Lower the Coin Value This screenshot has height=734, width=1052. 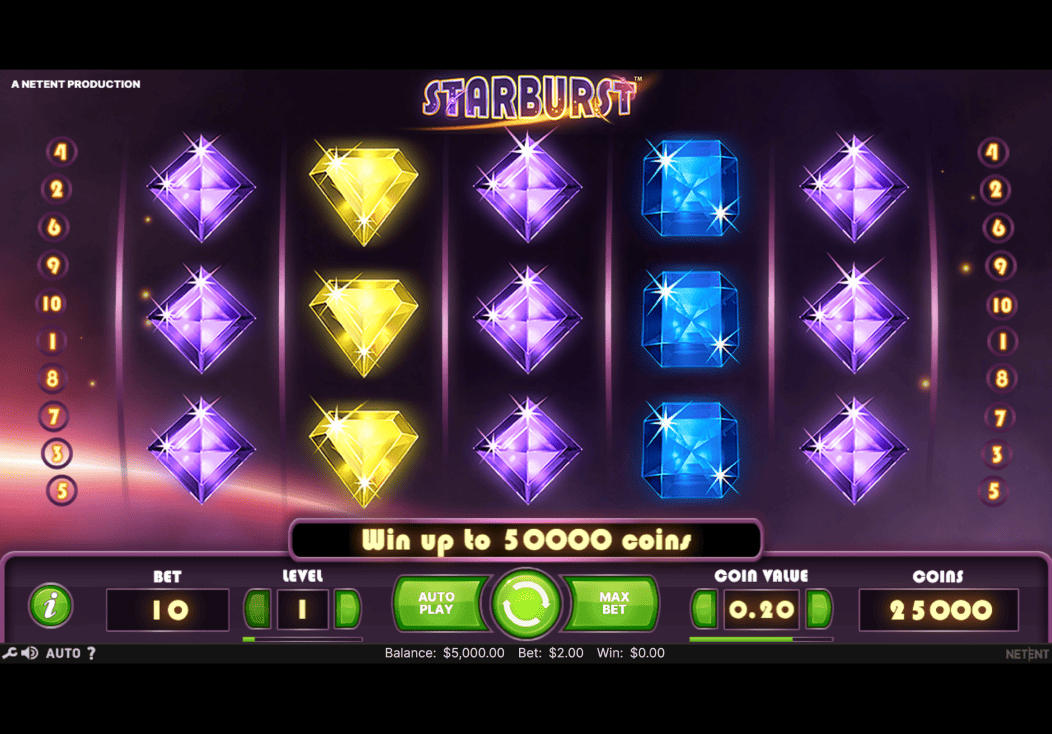704,608
